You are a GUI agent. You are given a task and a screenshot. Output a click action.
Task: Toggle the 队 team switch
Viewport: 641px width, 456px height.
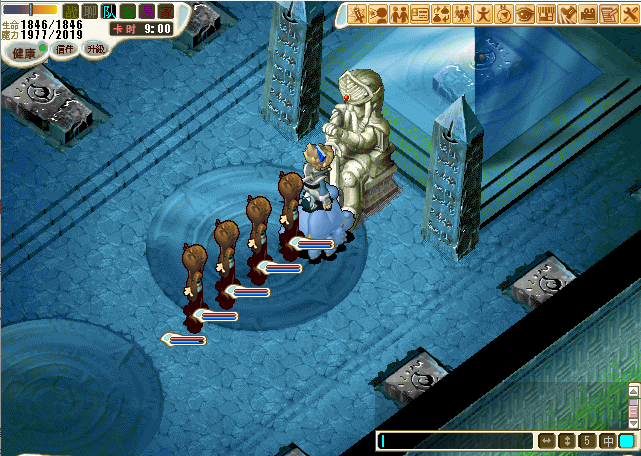[x=109, y=11]
